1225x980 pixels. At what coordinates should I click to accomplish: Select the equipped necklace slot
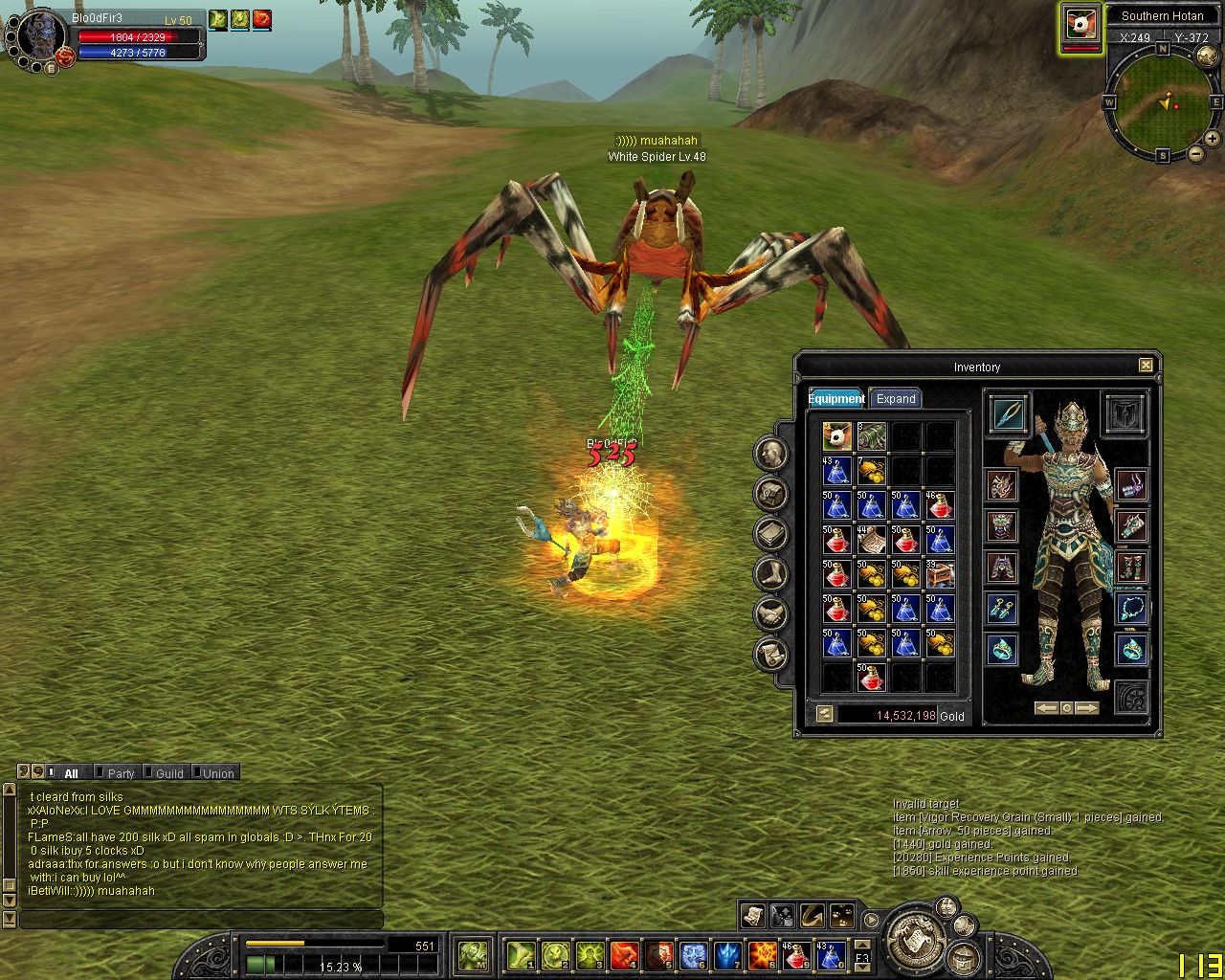pos(1130,607)
